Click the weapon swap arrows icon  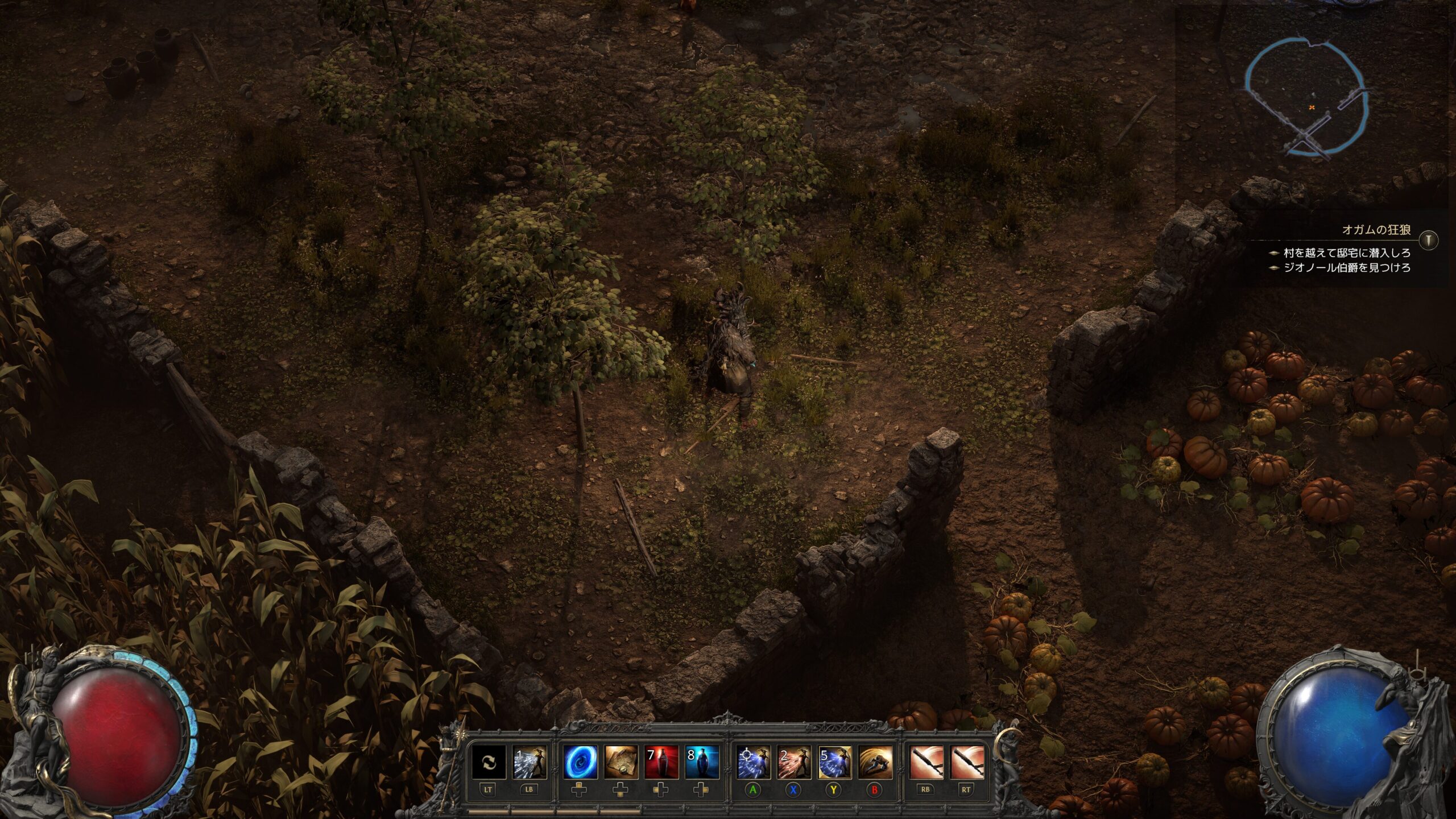point(489,763)
